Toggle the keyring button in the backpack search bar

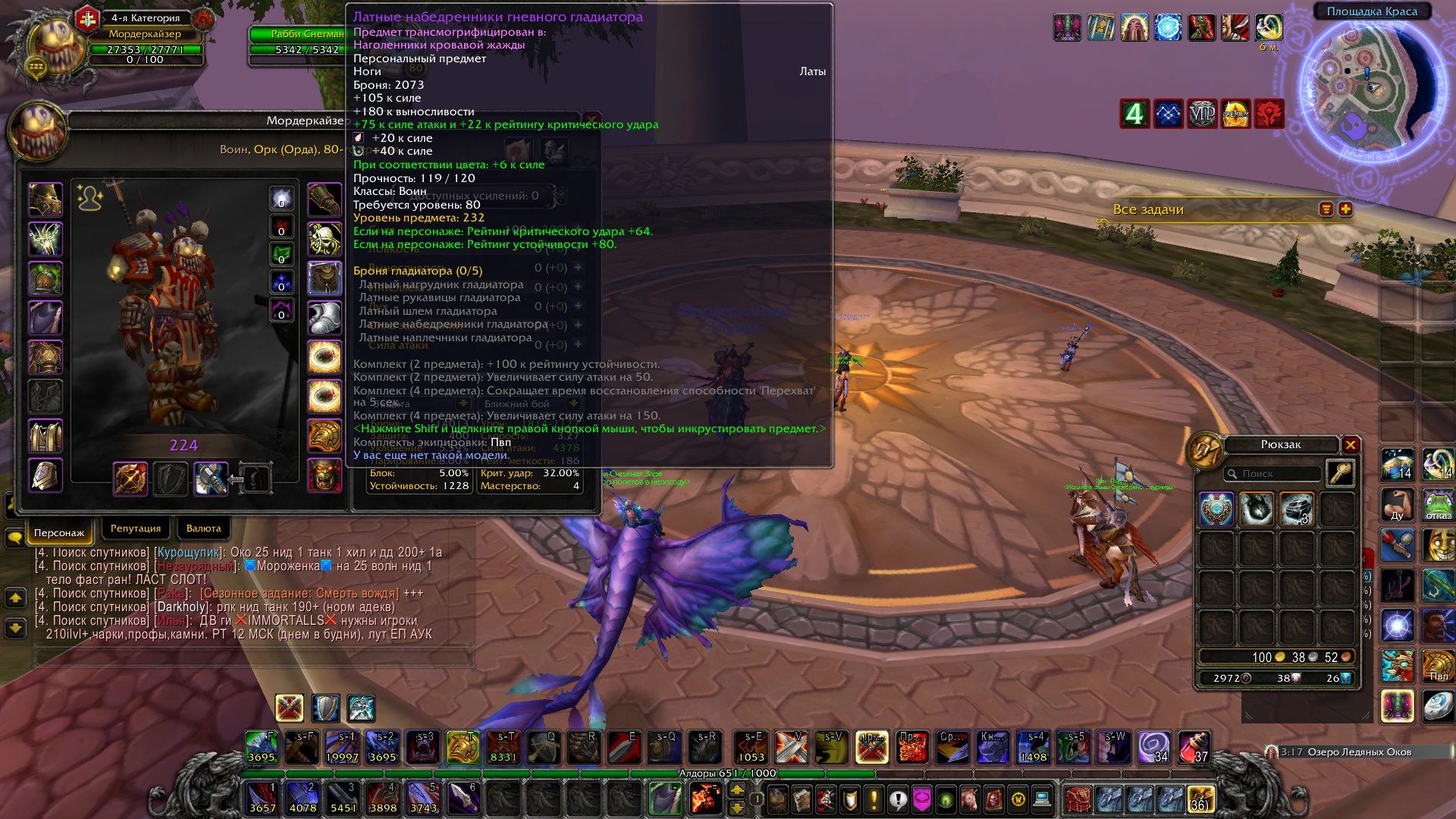(x=1342, y=472)
